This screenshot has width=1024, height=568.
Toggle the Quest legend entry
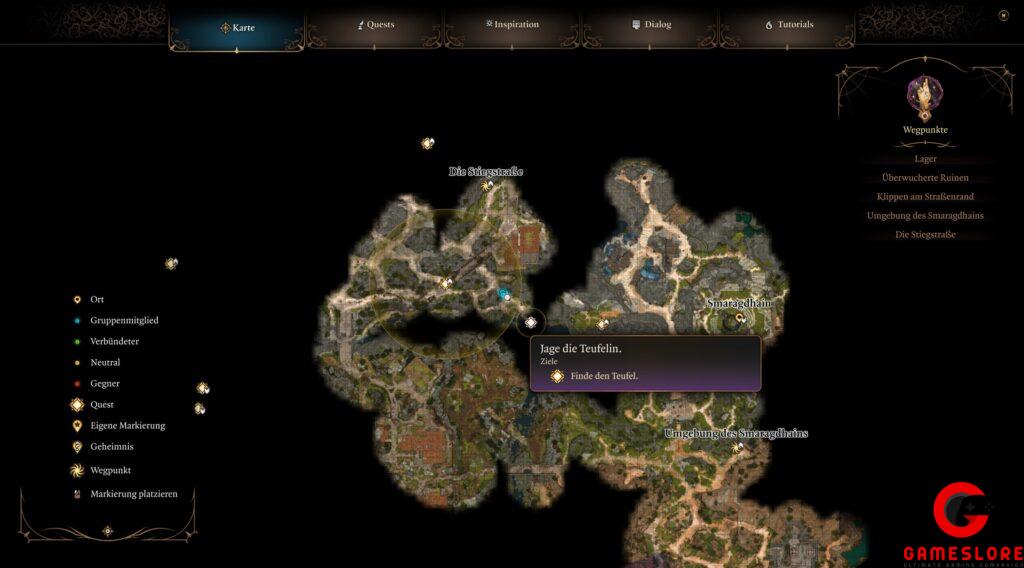[101, 405]
